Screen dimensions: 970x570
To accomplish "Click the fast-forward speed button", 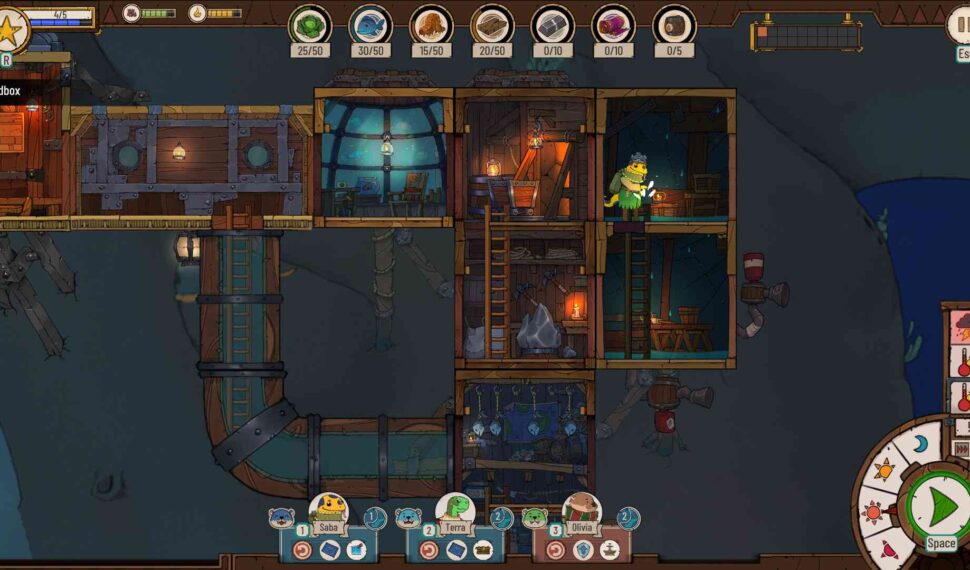I will 962,450.
